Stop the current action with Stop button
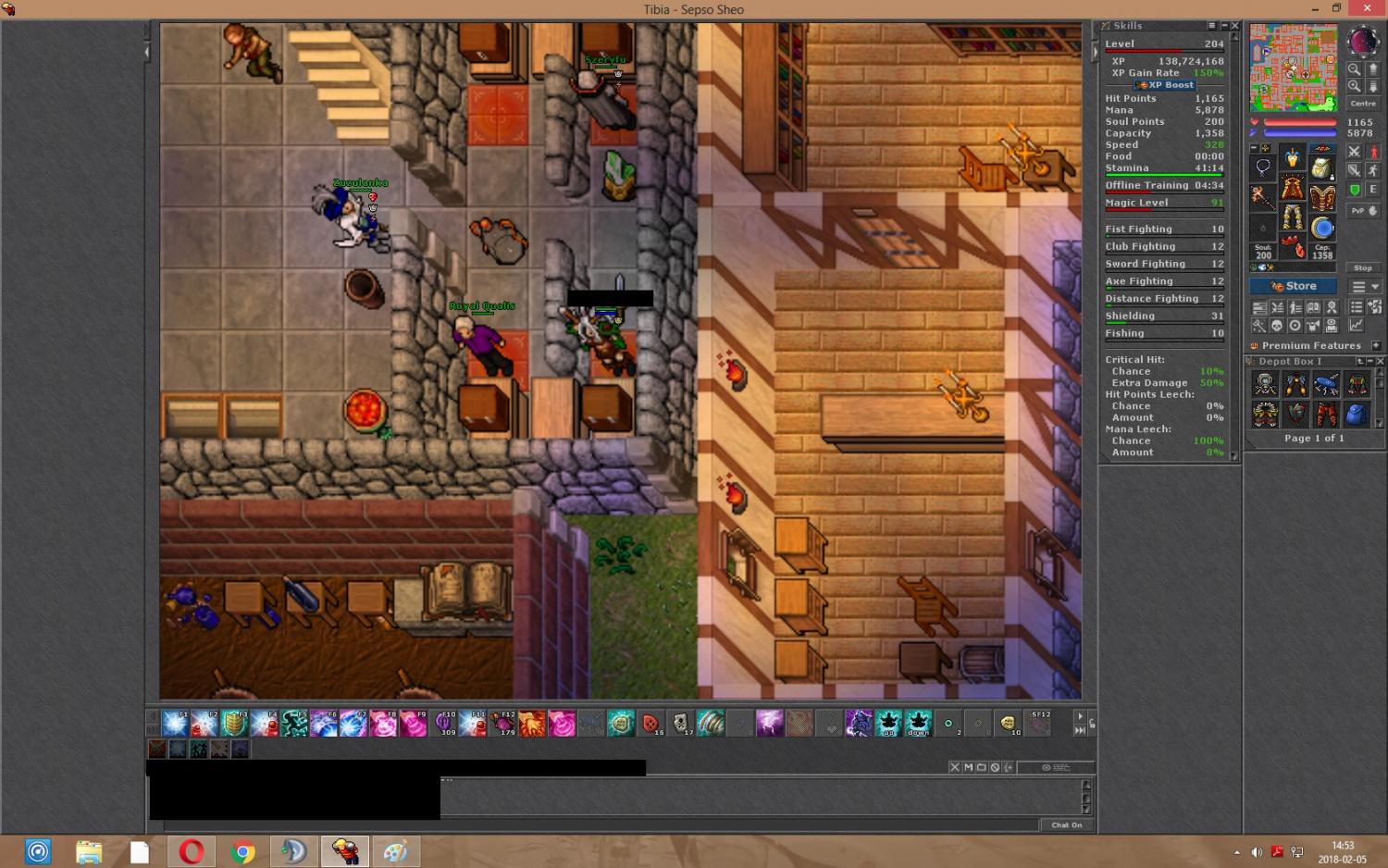Viewport: 1388px width, 868px height. click(x=1362, y=267)
